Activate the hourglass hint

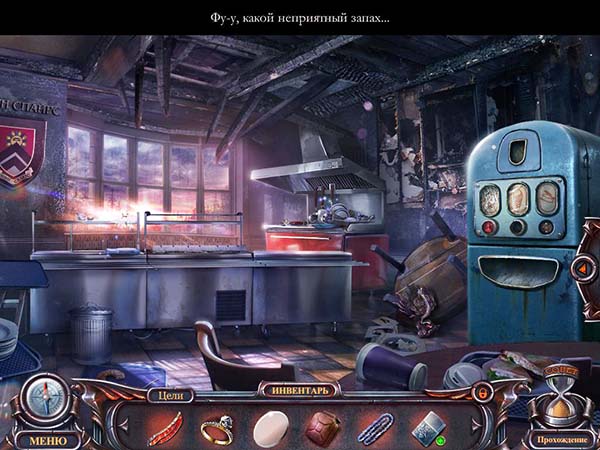(563, 396)
